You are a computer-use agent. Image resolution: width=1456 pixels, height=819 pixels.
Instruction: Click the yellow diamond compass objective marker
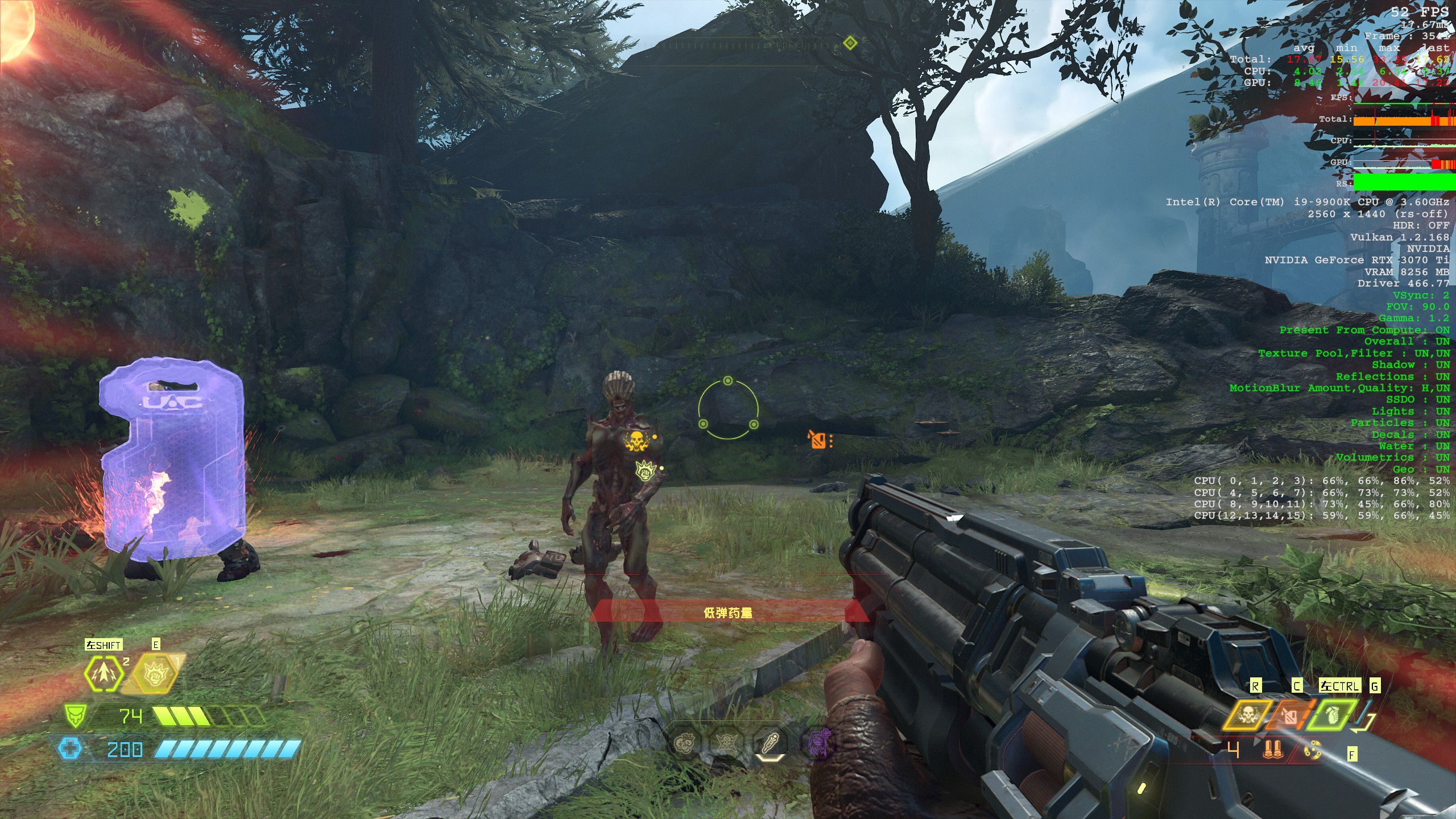click(x=850, y=43)
